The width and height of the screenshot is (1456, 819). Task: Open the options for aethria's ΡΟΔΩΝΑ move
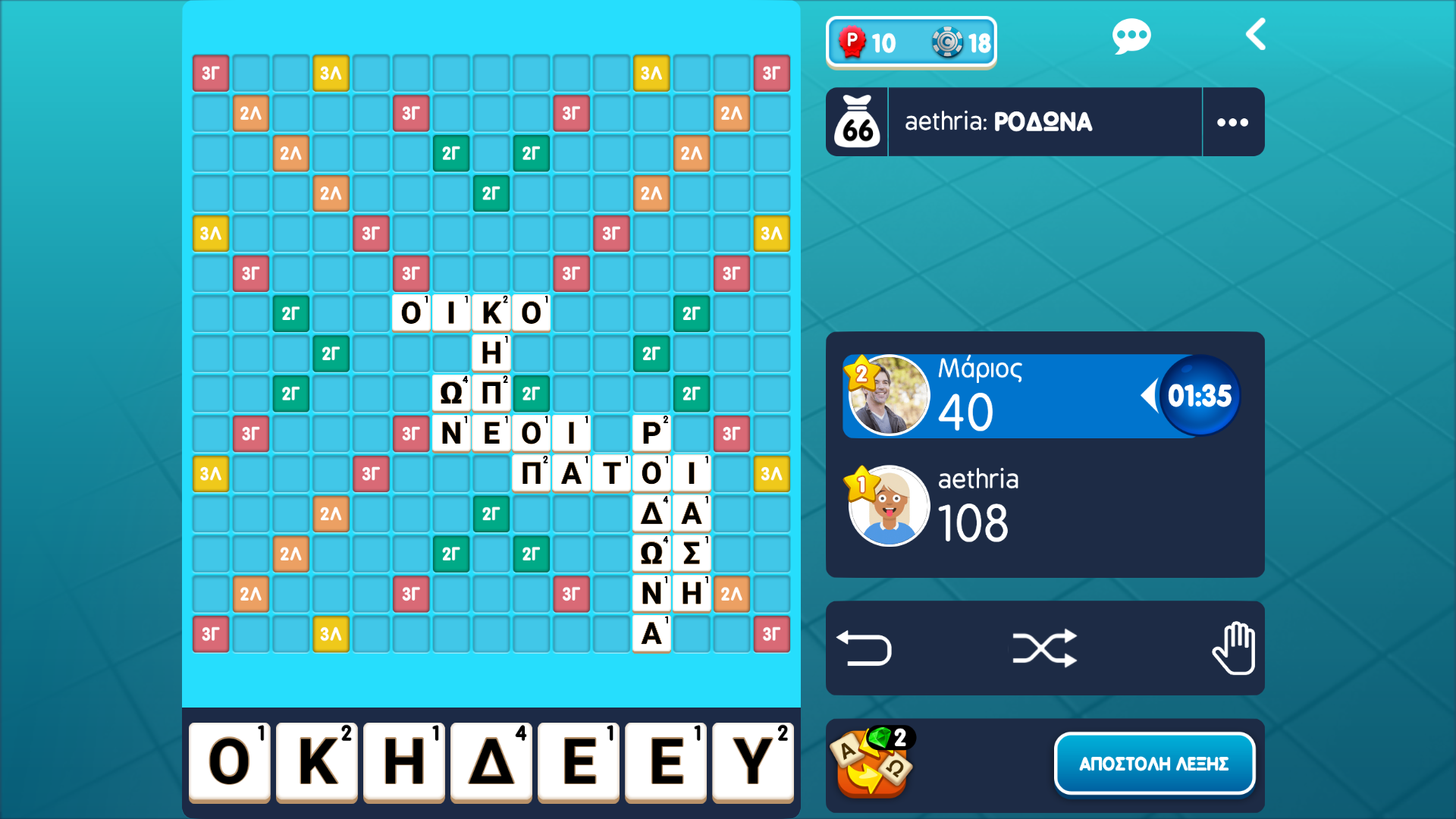pos(1232,121)
